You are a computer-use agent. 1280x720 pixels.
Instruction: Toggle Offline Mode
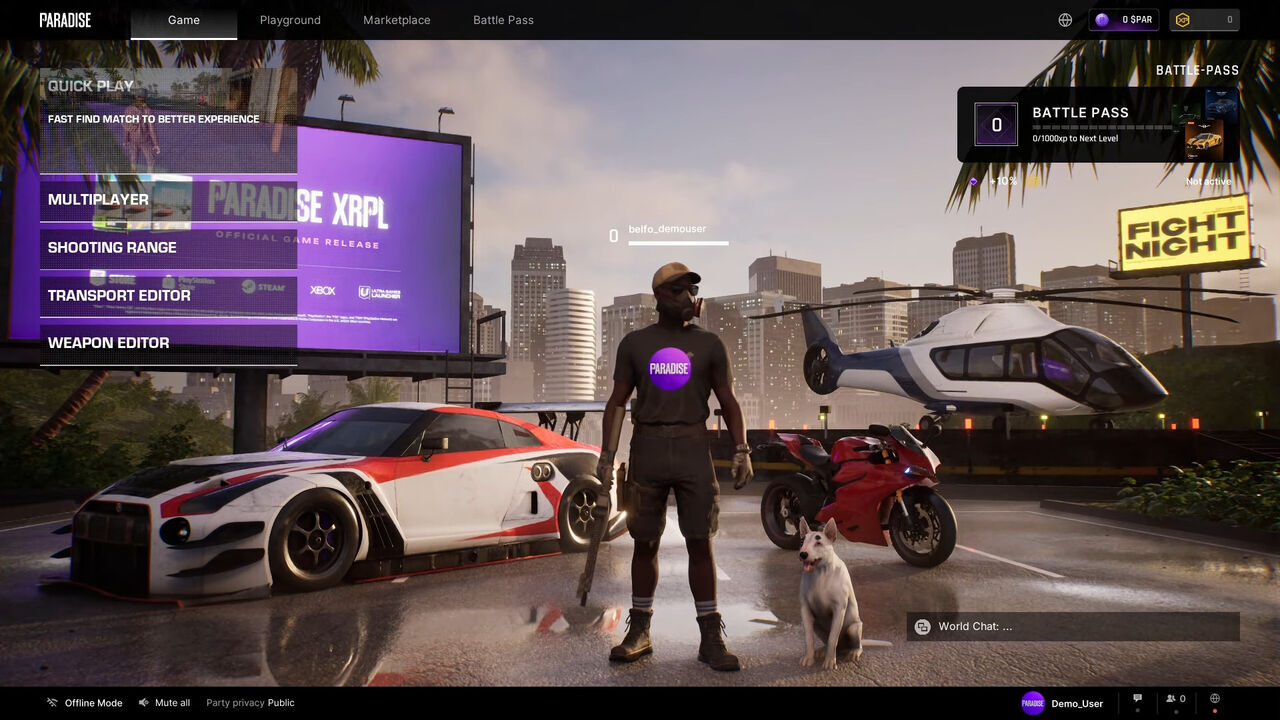85,703
